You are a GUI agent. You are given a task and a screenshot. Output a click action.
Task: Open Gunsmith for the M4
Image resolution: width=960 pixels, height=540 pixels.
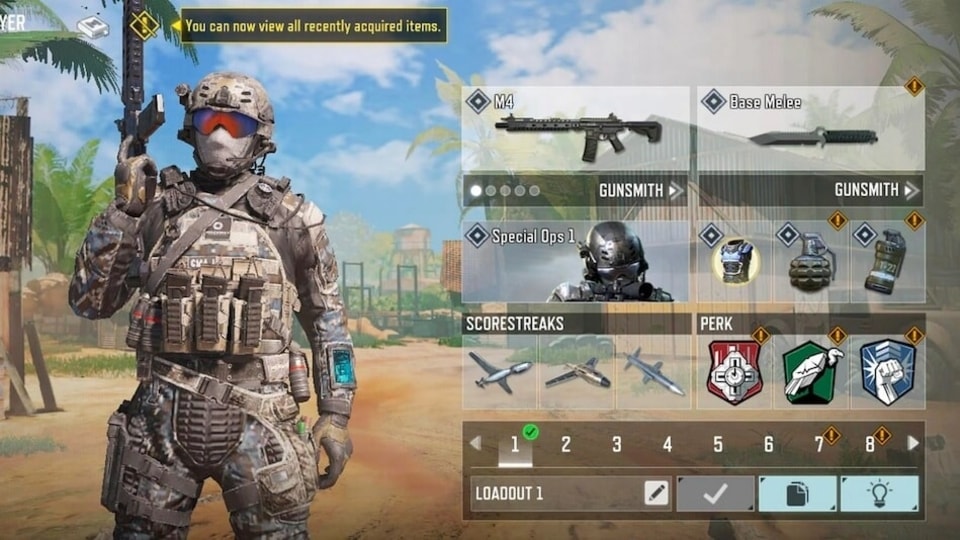pyautogui.click(x=641, y=190)
